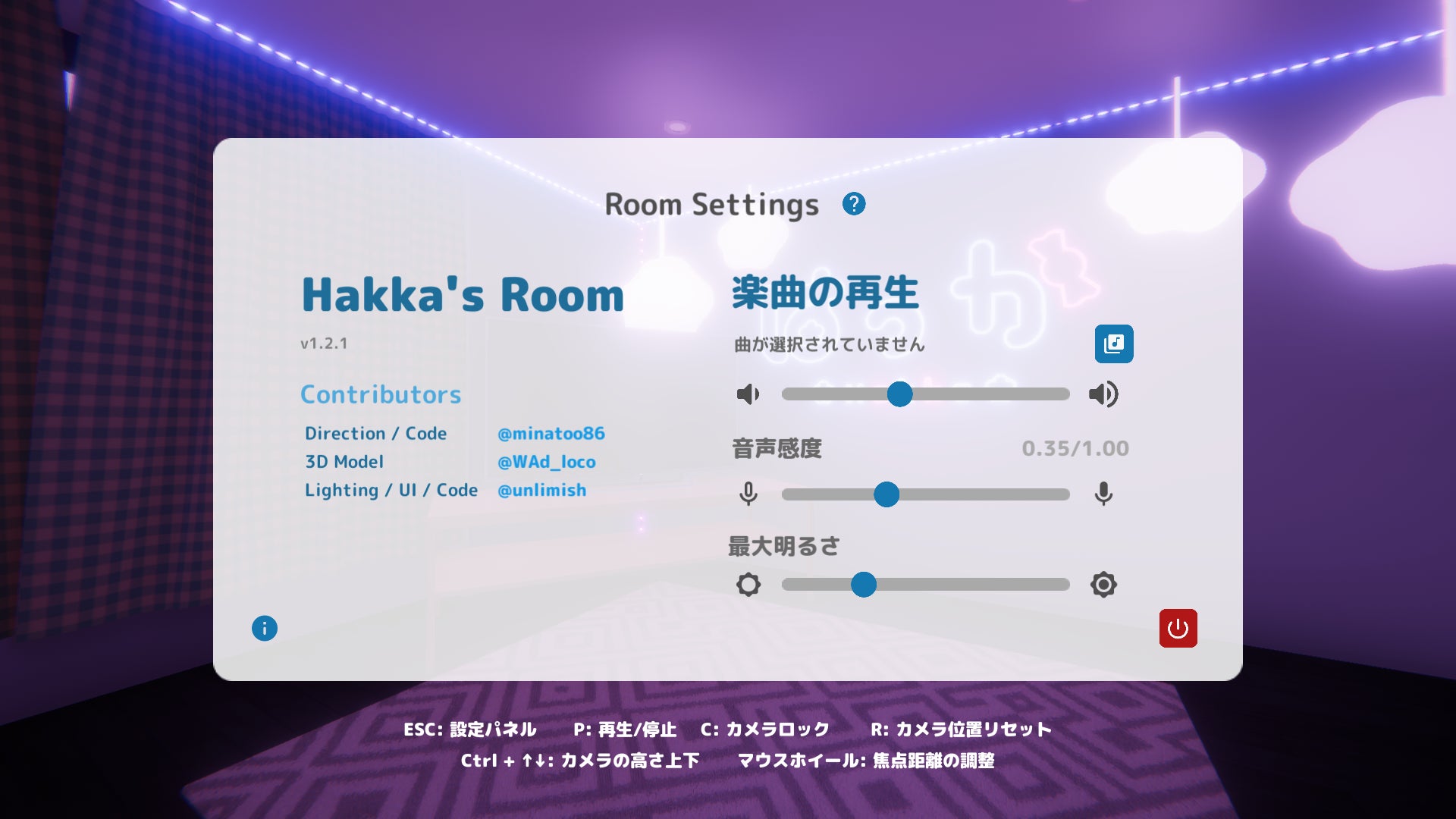Click the help question mark next to Room Settings
Screen dimensions: 1456x819
[x=855, y=203]
